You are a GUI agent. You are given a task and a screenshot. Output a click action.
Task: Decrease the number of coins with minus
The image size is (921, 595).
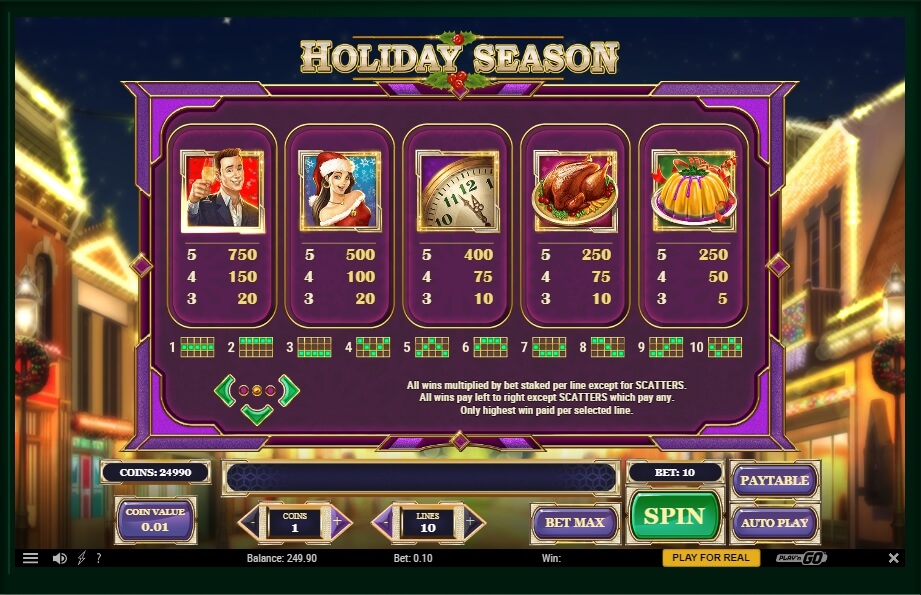(x=253, y=522)
